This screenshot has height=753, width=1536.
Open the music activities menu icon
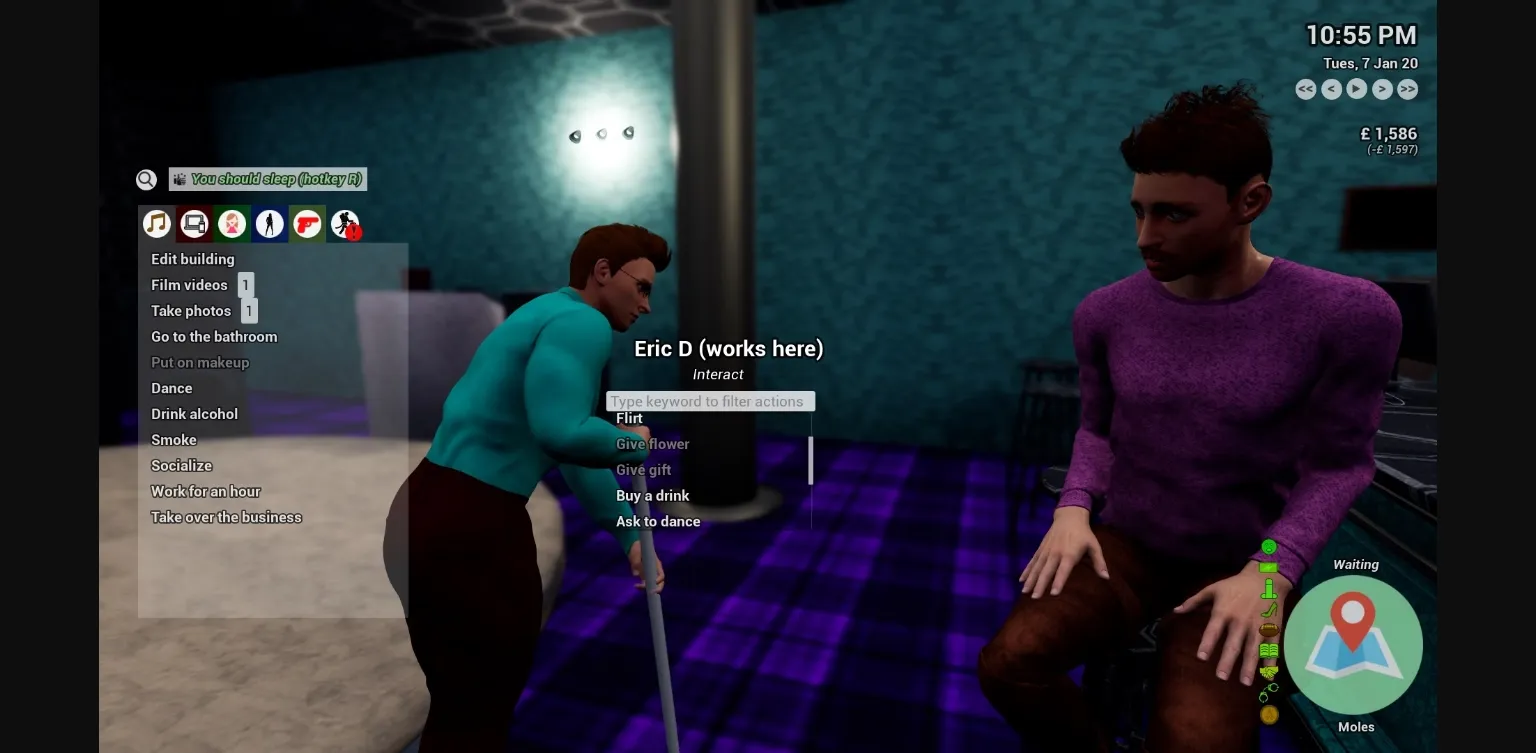[x=157, y=223]
